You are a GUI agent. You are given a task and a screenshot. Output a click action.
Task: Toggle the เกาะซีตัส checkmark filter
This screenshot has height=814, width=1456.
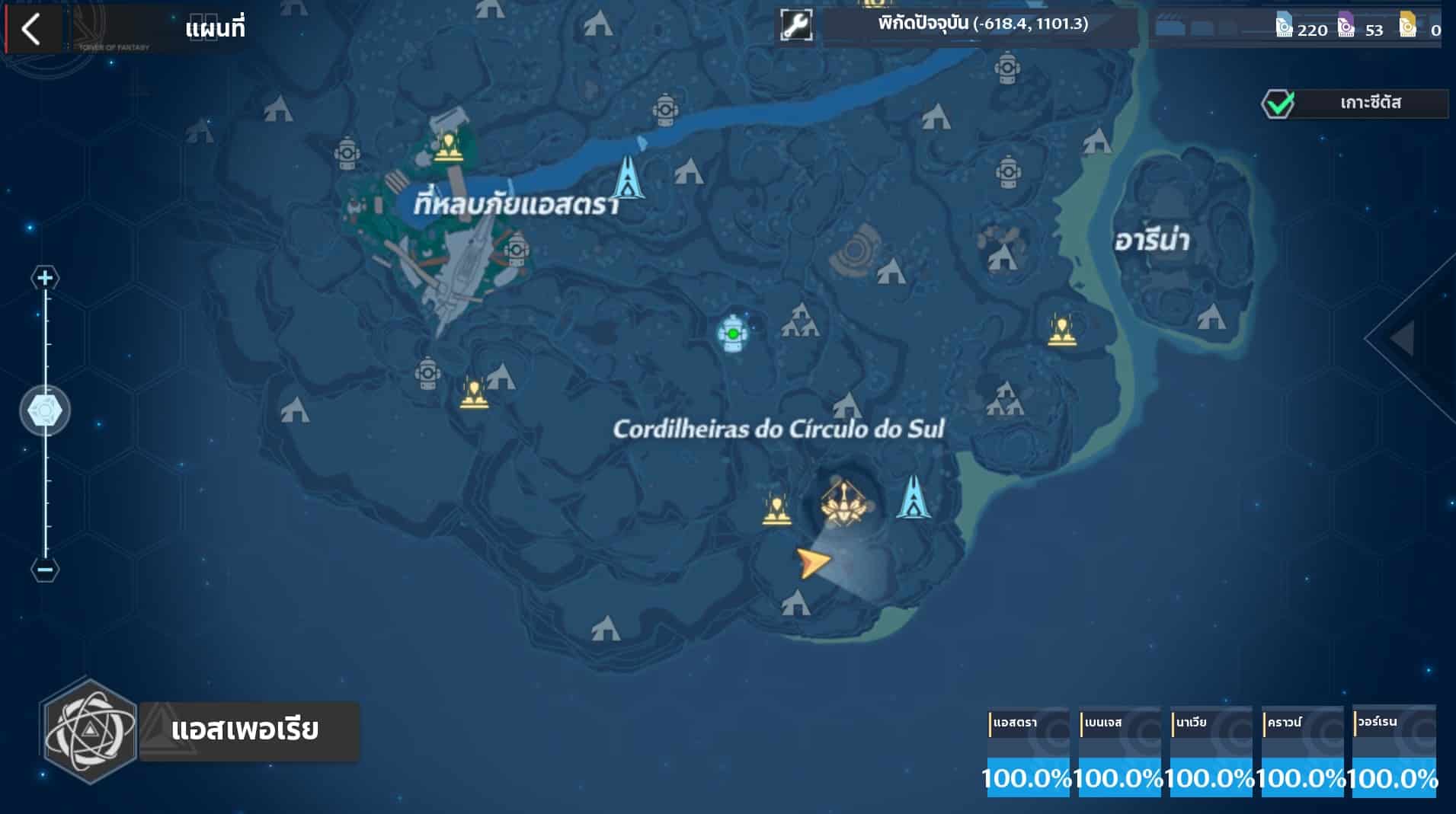pyautogui.click(x=1278, y=104)
